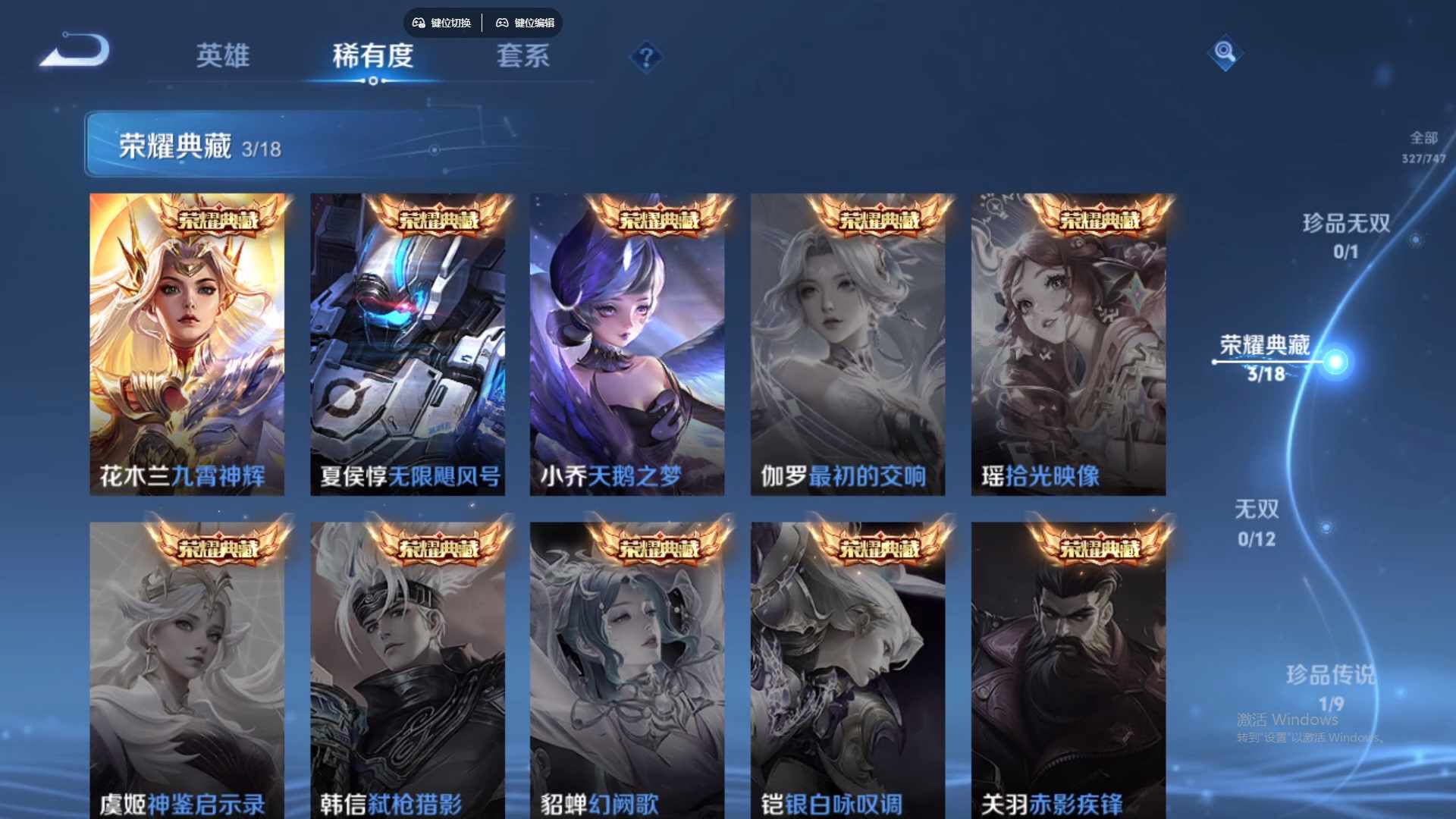Select the 铠 银白咏叹调 skin card
This screenshot has width=1456, height=819.
pos(847,671)
